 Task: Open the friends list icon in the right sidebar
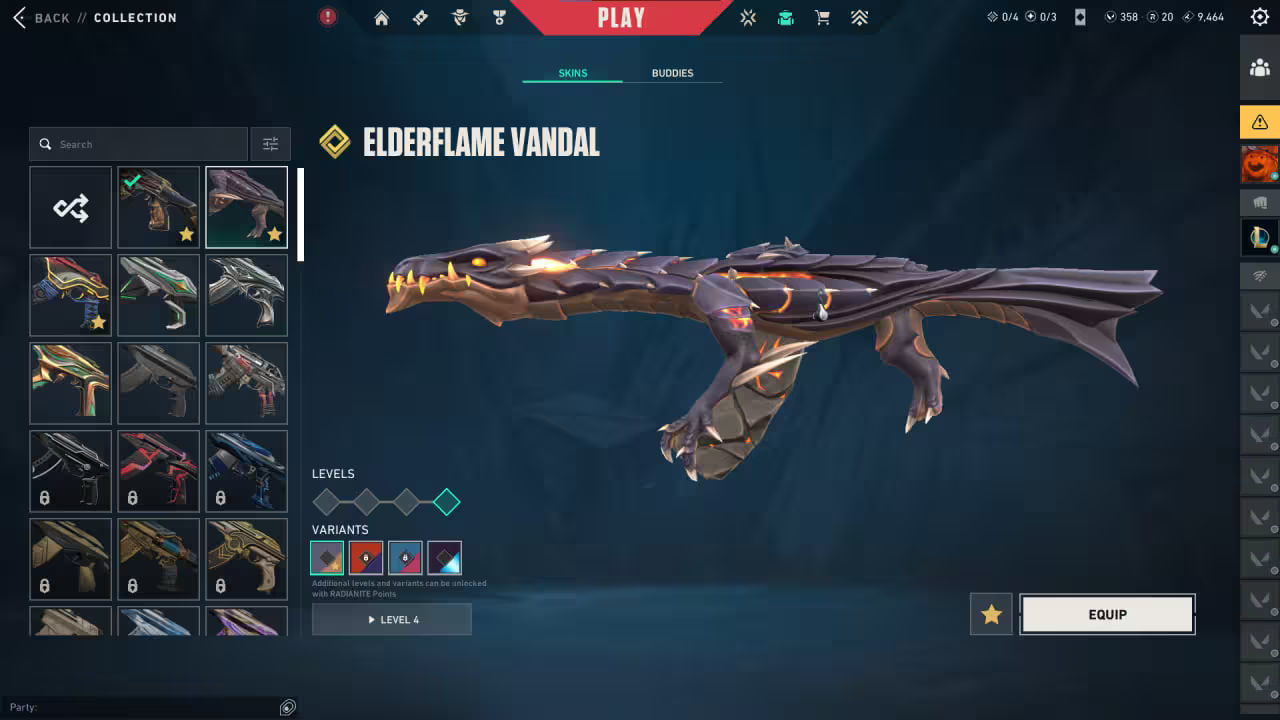click(x=1260, y=68)
